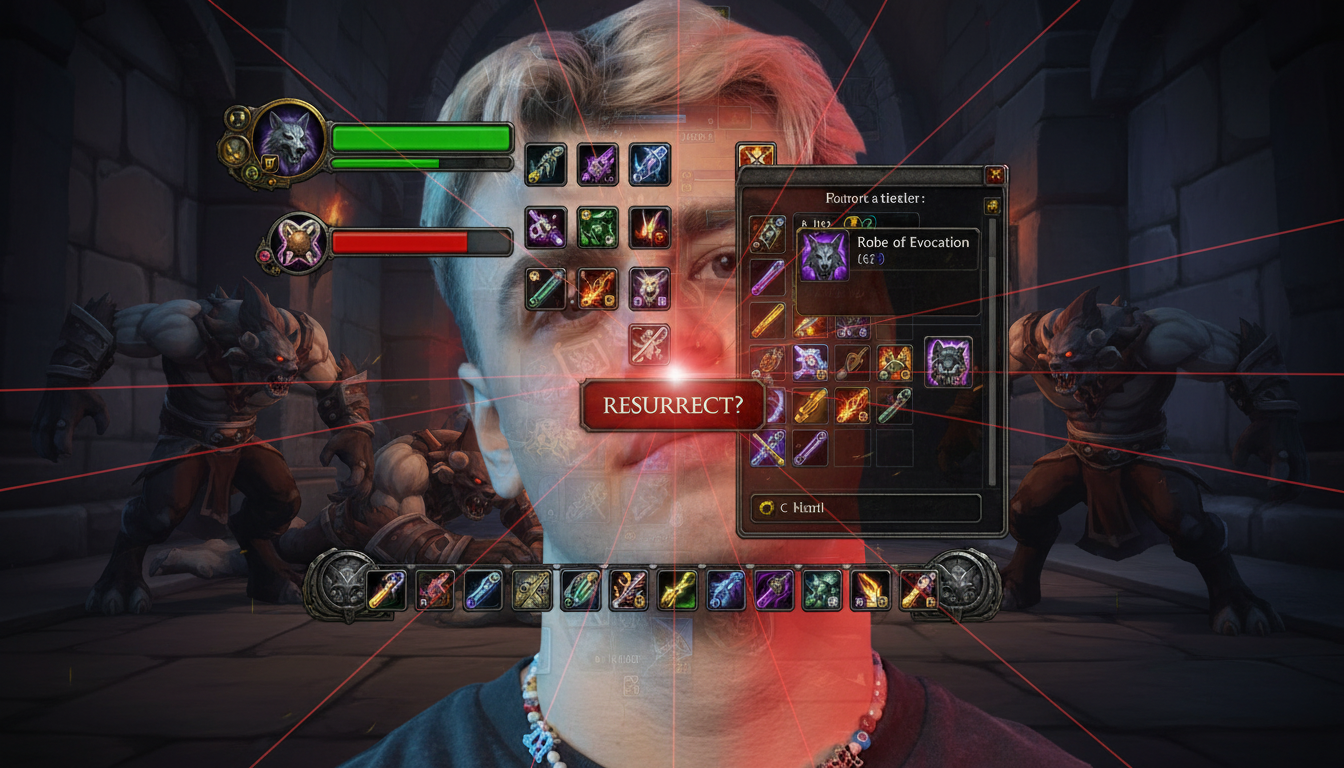Close the inventory window
The height and width of the screenshot is (768, 1344).
pos(994,175)
